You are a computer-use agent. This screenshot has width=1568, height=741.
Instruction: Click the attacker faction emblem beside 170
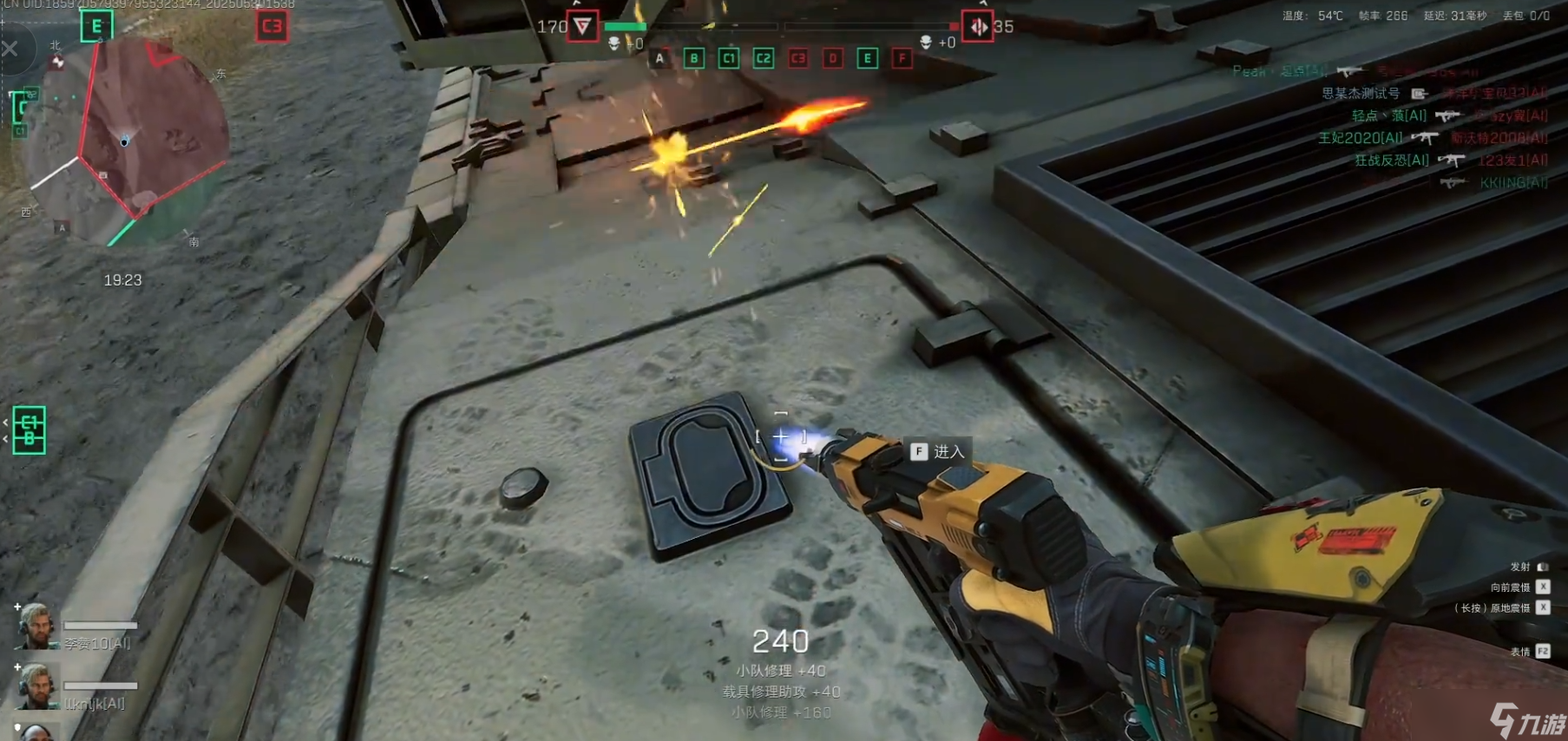582,26
